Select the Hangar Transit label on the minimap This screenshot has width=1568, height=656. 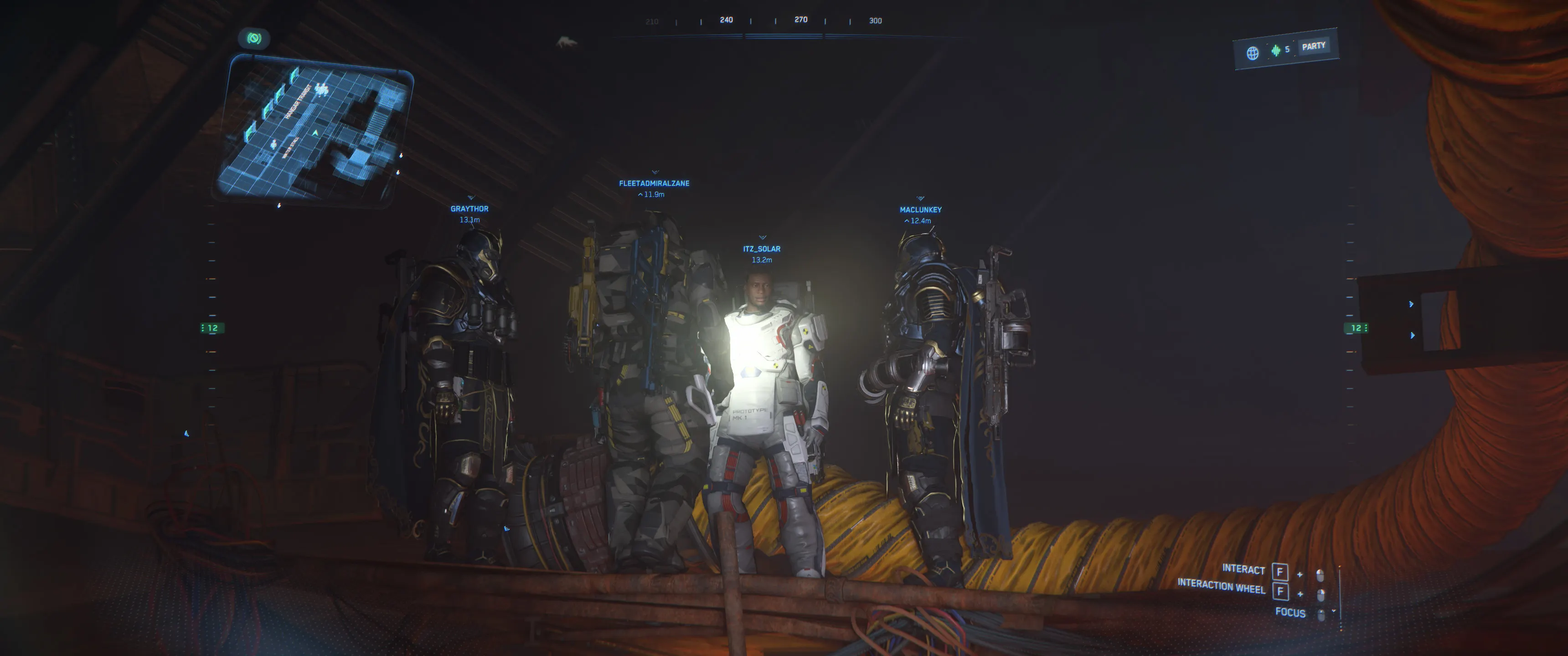point(299,102)
